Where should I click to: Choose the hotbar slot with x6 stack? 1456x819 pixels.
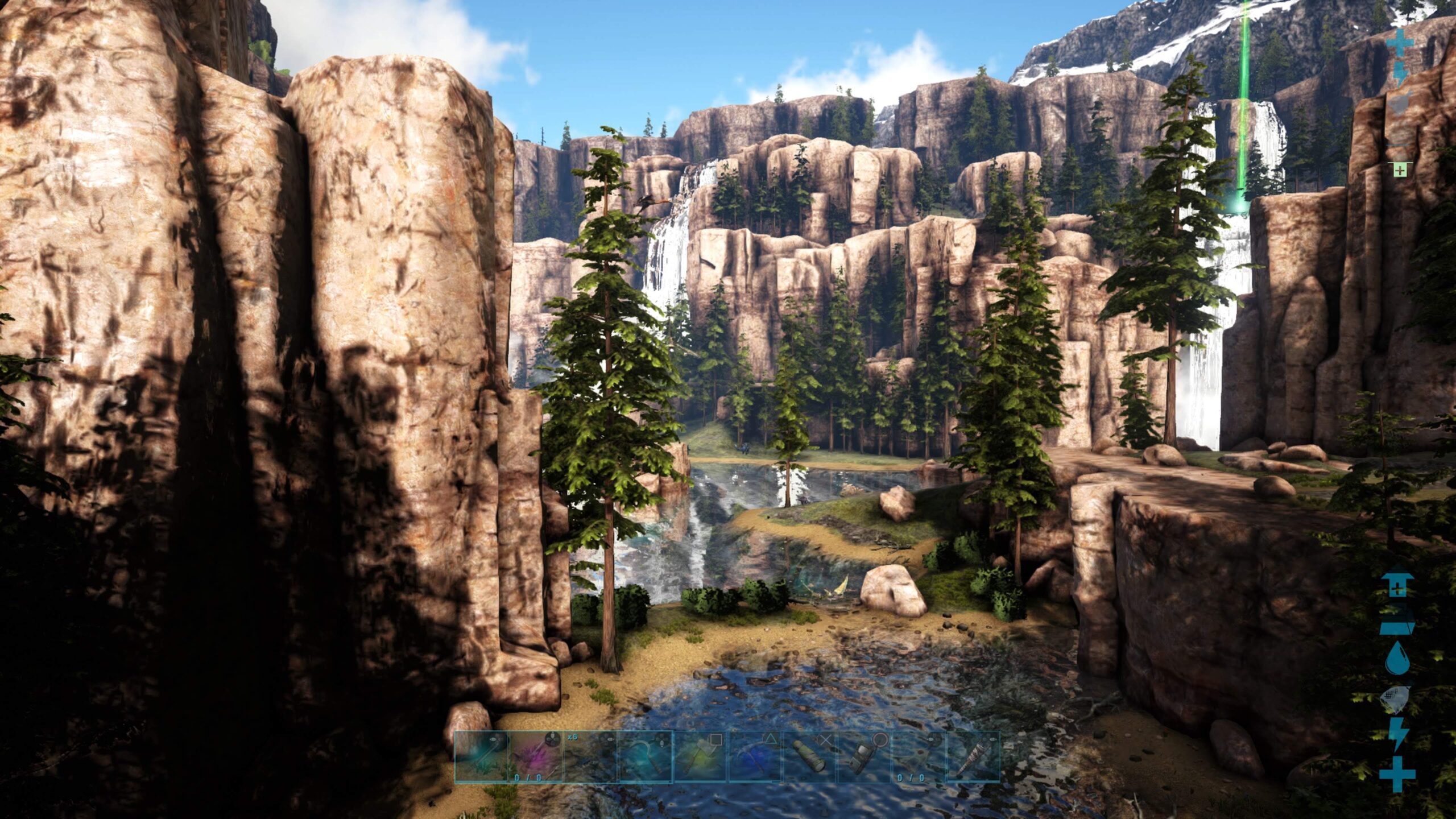pyautogui.click(x=591, y=756)
